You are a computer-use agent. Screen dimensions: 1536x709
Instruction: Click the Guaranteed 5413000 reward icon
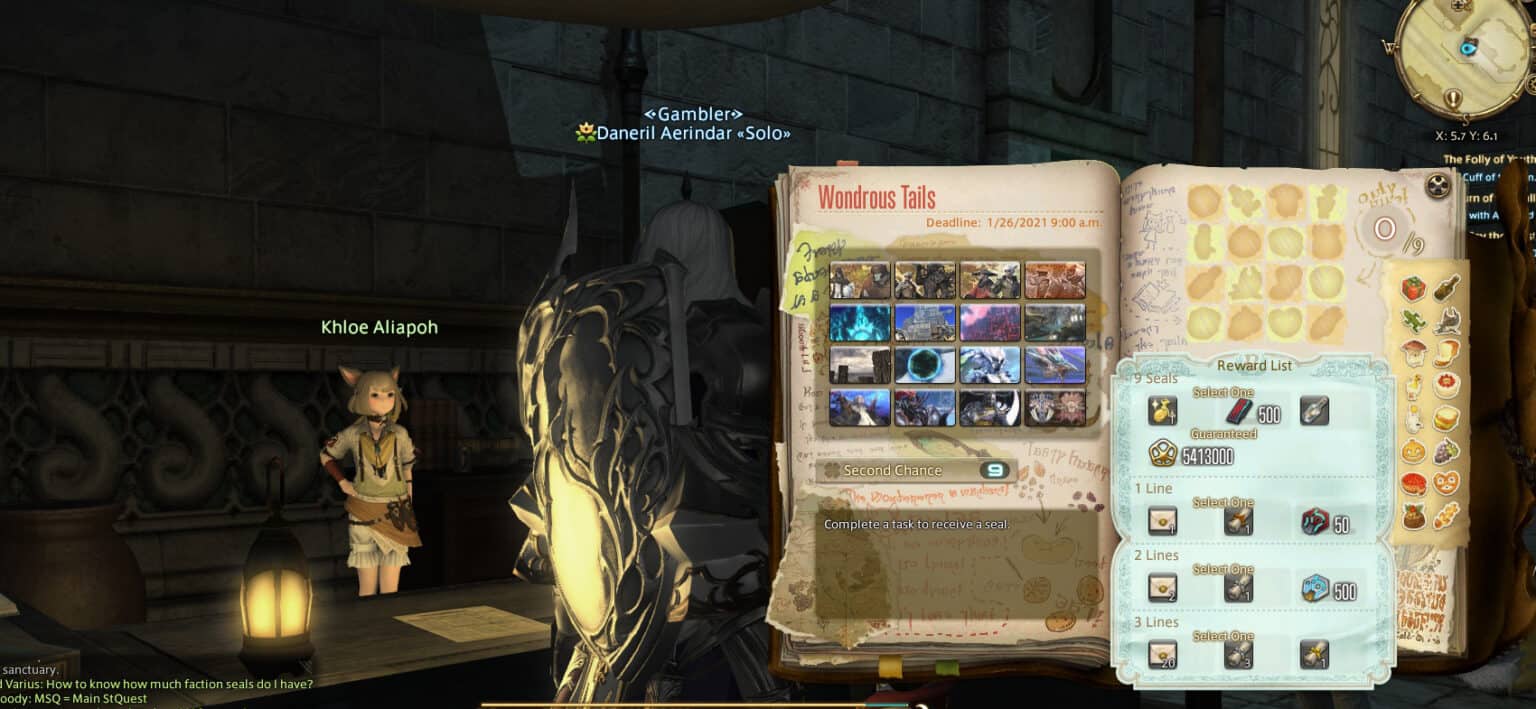pyautogui.click(x=1162, y=455)
